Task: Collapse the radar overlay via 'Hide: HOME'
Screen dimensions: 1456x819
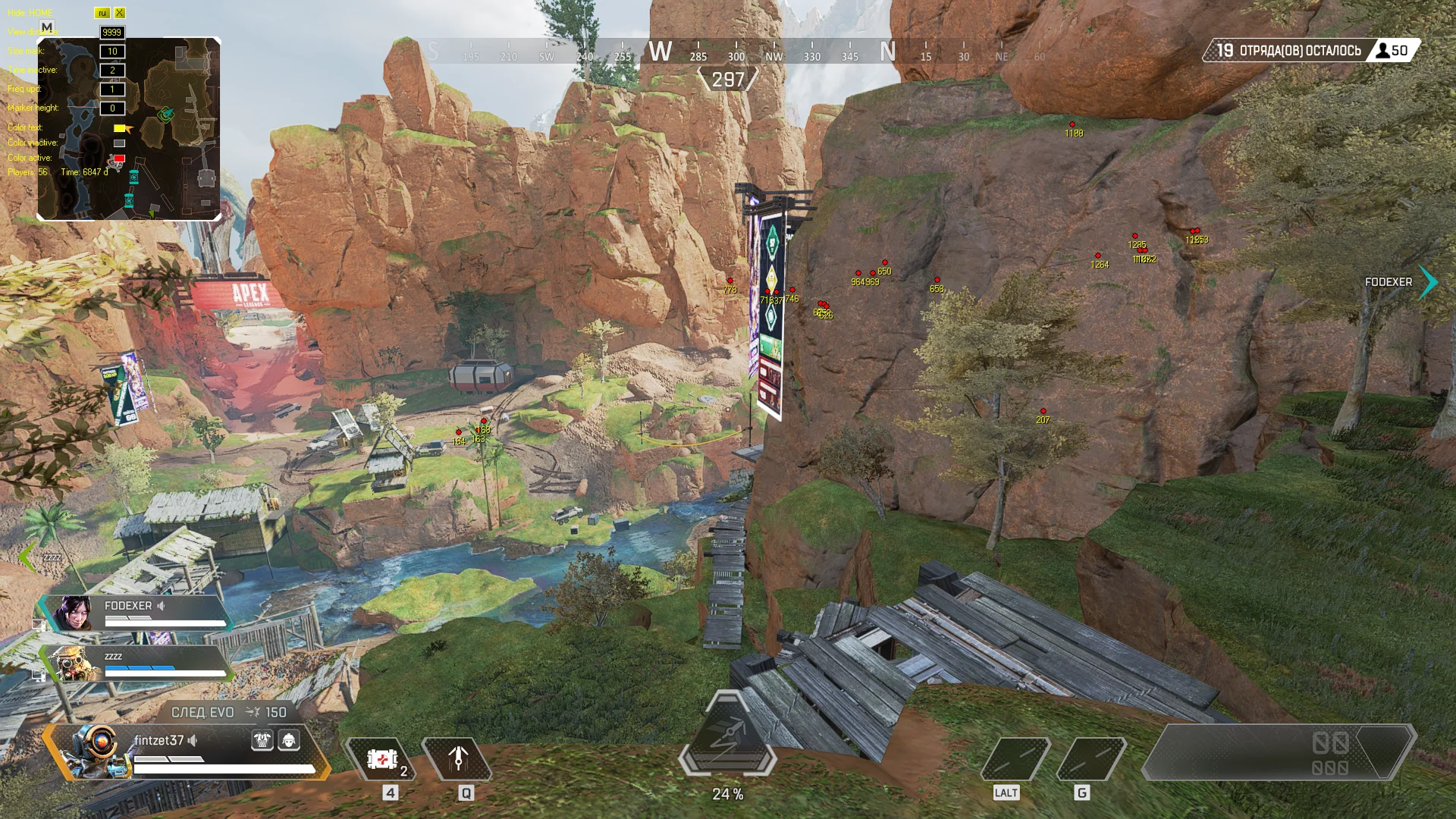Action: [x=28, y=12]
